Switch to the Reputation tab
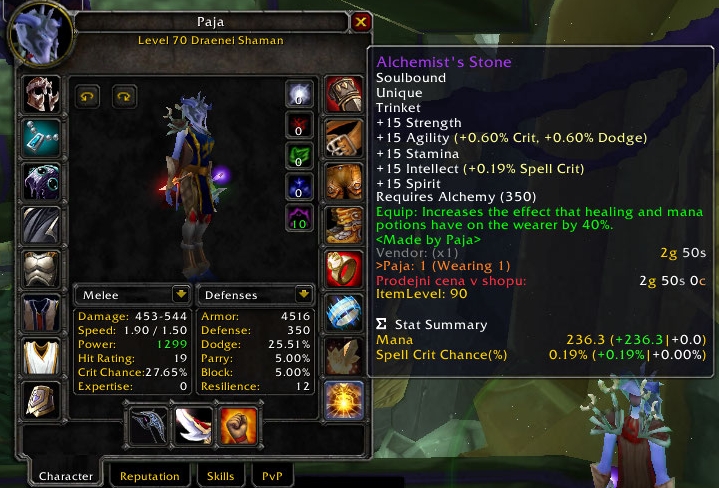The image size is (719, 488). [x=150, y=476]
